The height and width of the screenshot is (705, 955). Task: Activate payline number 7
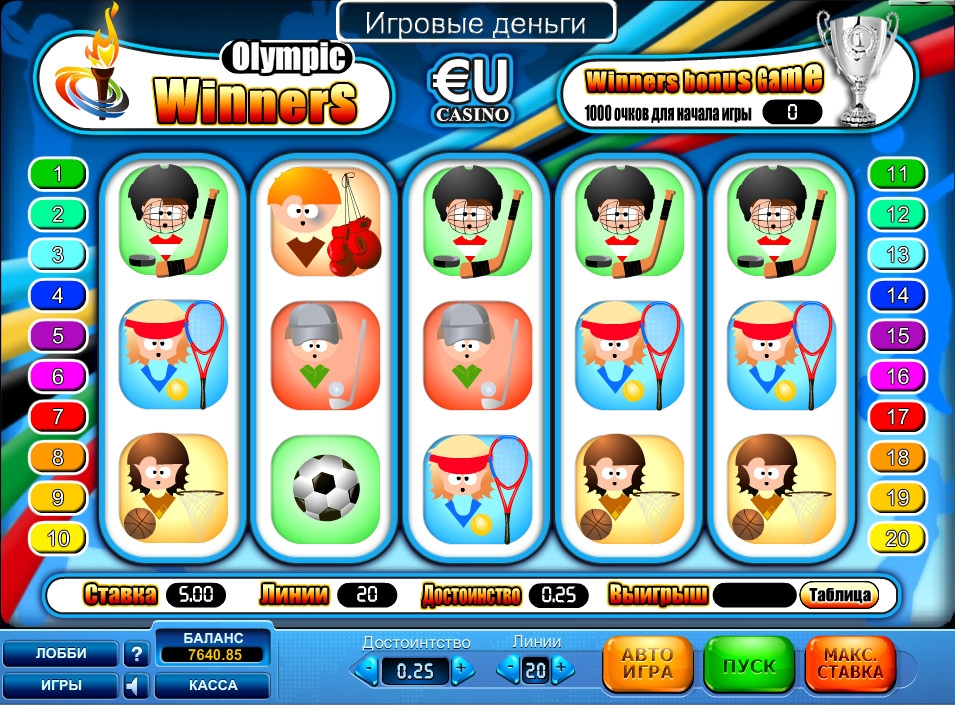point(58,417)
